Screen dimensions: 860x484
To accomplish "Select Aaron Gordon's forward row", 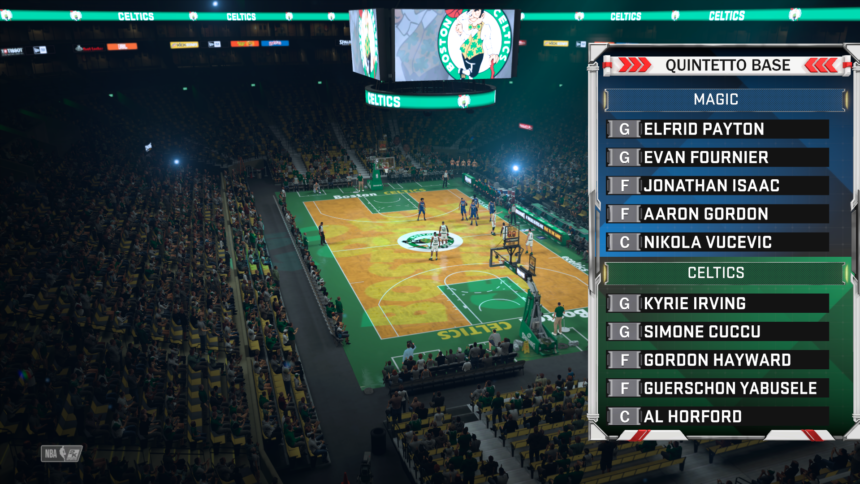I will click(x=718, y=214).
